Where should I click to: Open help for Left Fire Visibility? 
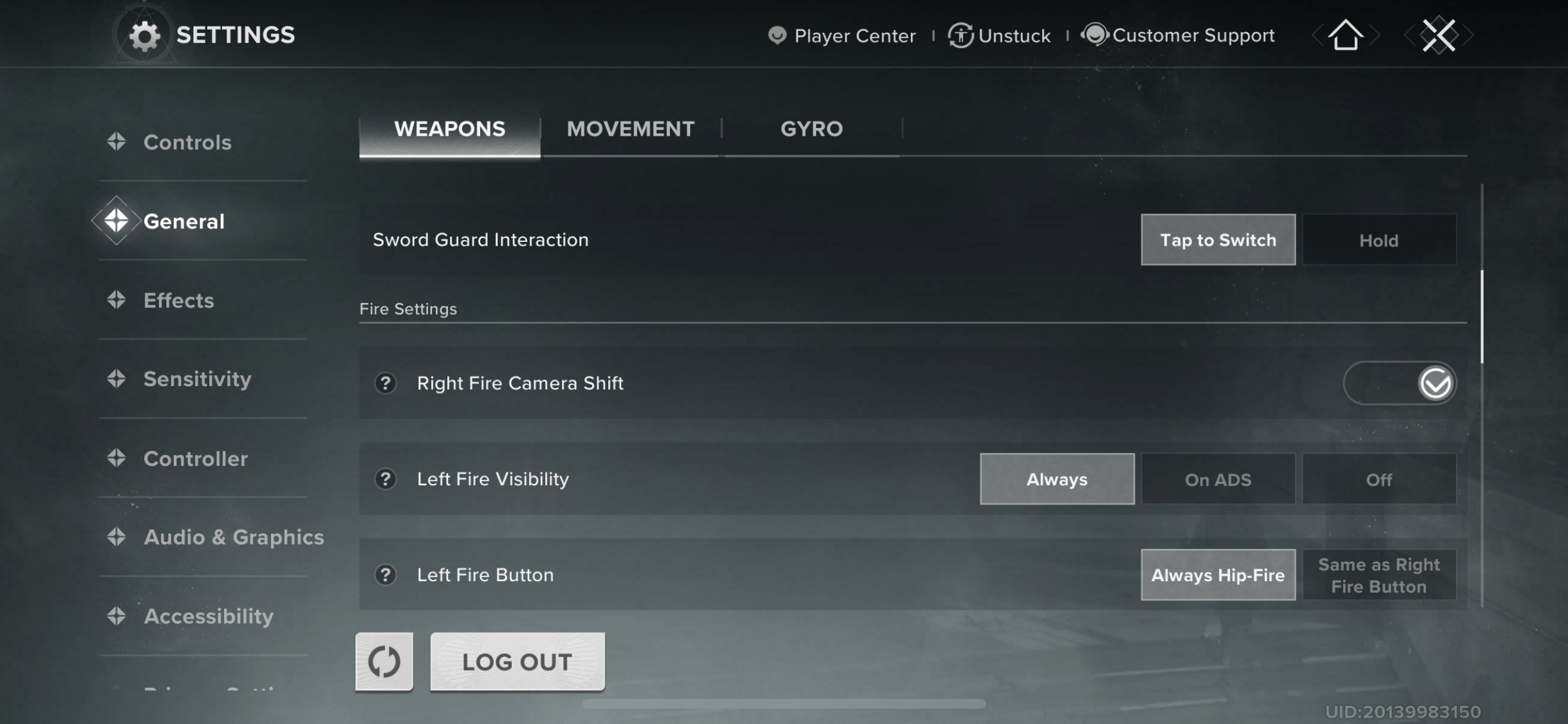(x=385, y=479)
